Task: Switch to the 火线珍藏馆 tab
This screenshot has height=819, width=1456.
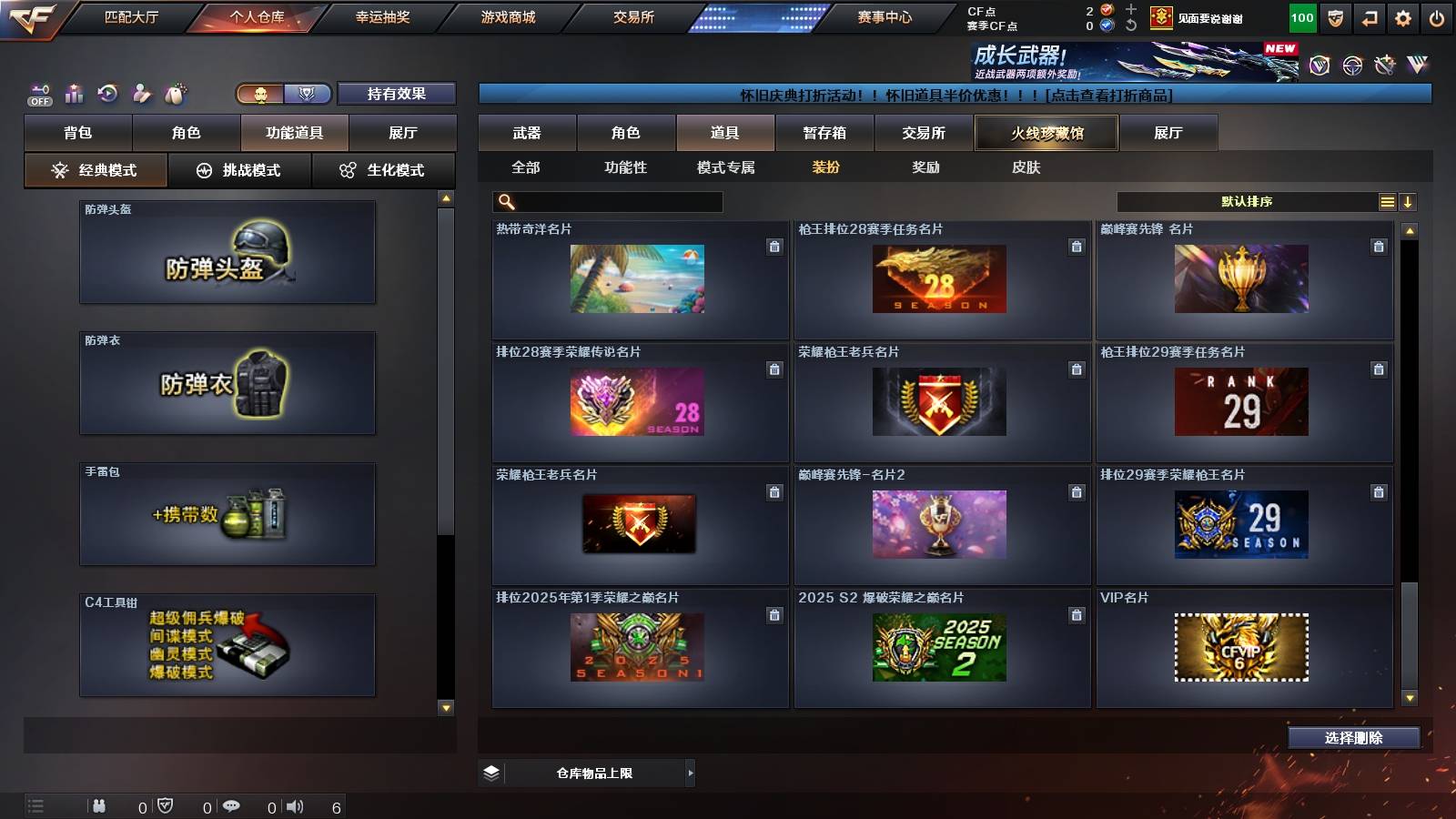Action: pos(1046,132)
